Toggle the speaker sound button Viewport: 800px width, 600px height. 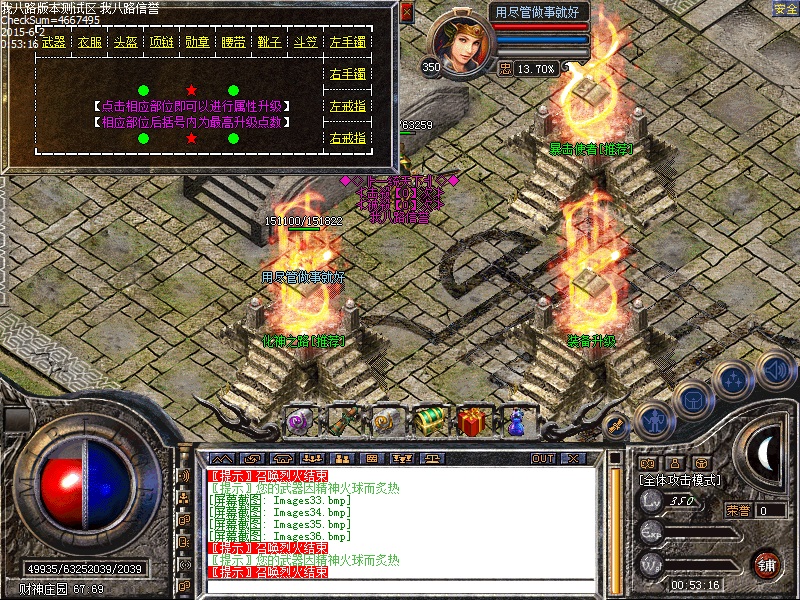click(x=775, y=371)
